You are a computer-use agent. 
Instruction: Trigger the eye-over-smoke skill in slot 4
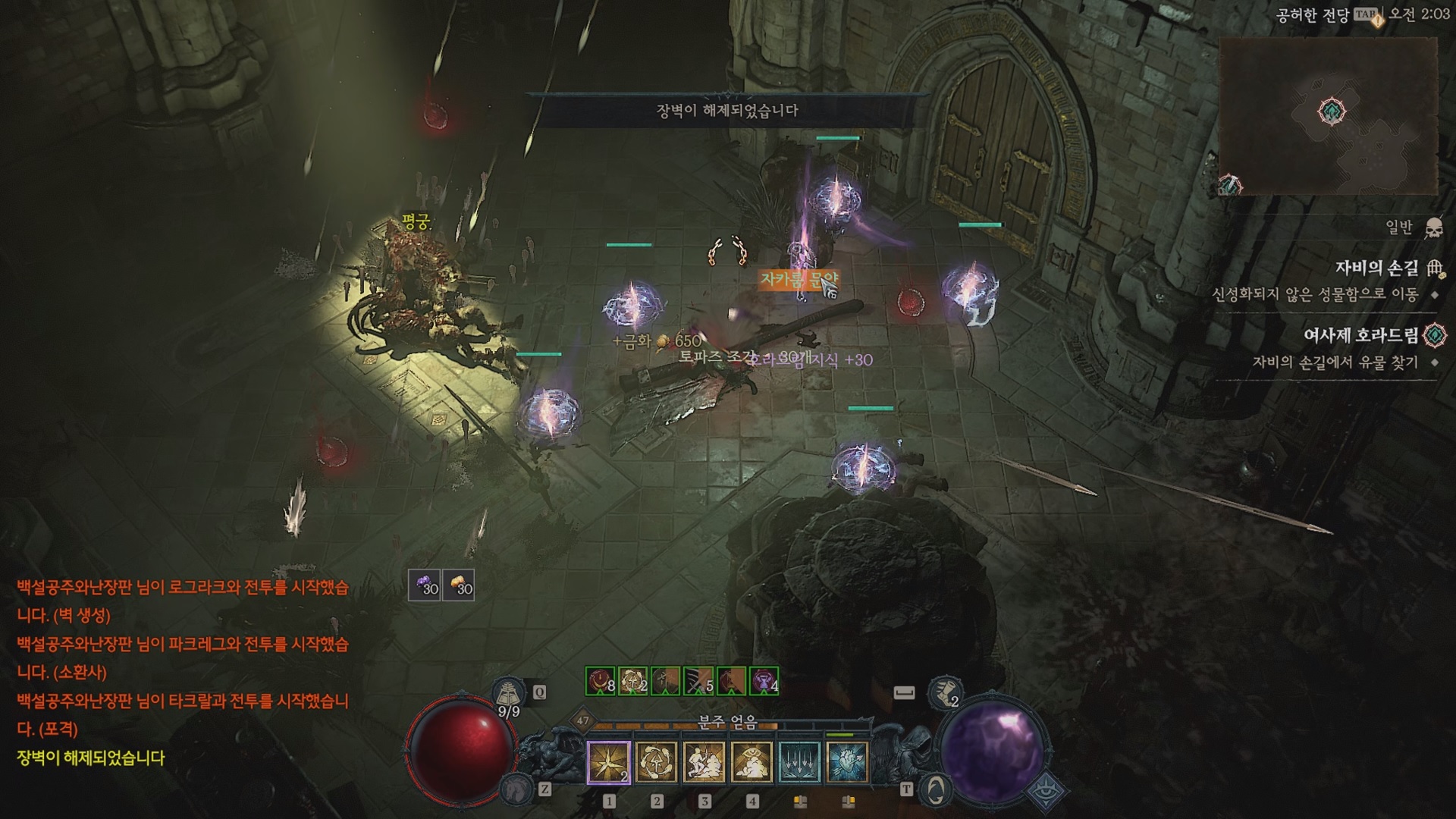752,761
